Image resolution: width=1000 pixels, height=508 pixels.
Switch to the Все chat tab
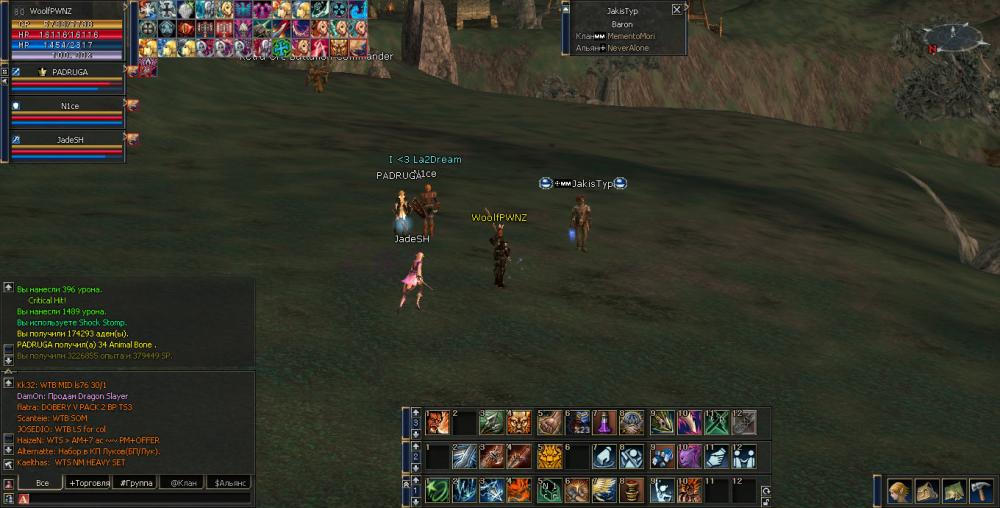pyautogui.click(x=41, y=483)
